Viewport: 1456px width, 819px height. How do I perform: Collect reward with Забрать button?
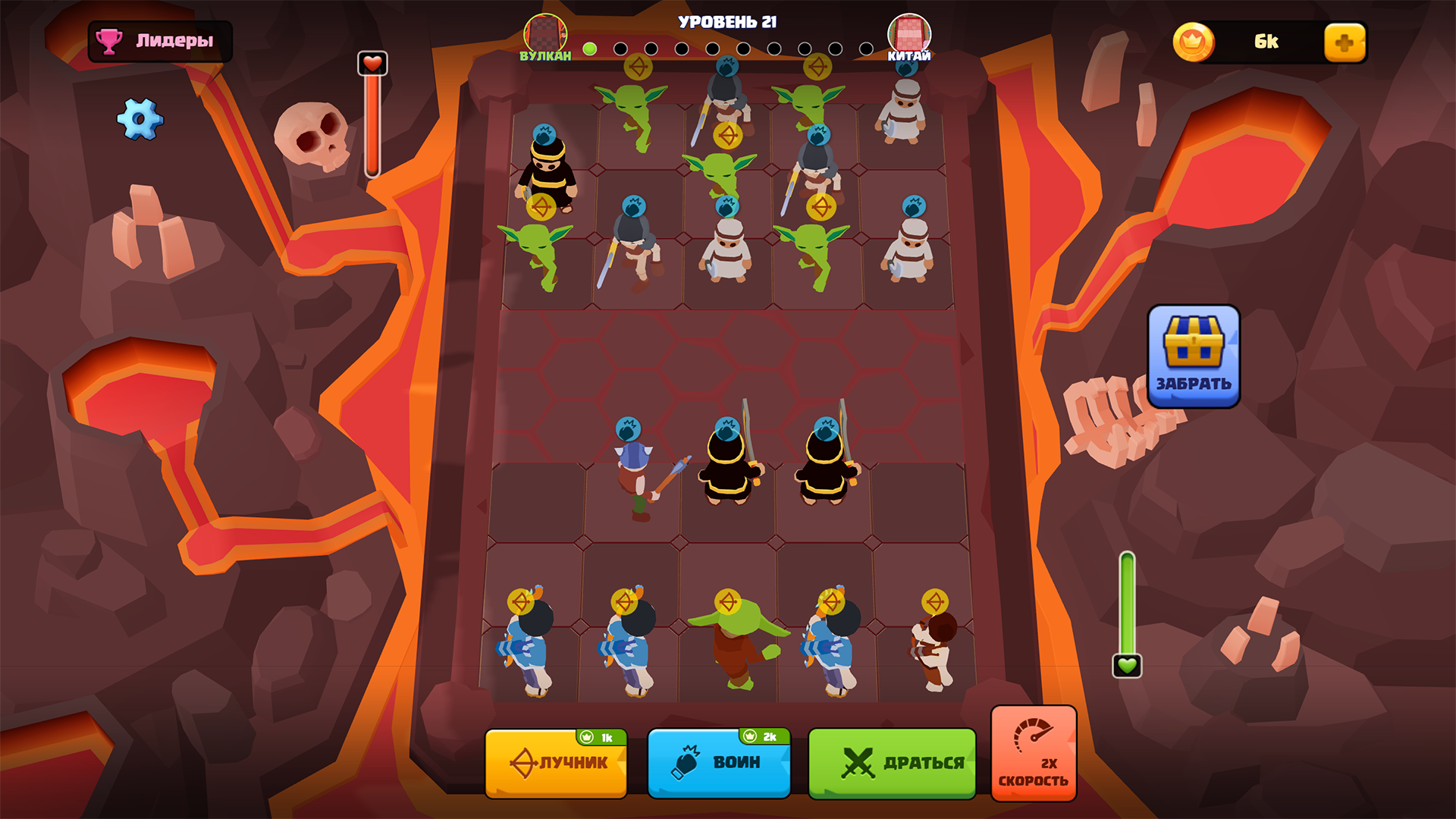[1194, 379]
